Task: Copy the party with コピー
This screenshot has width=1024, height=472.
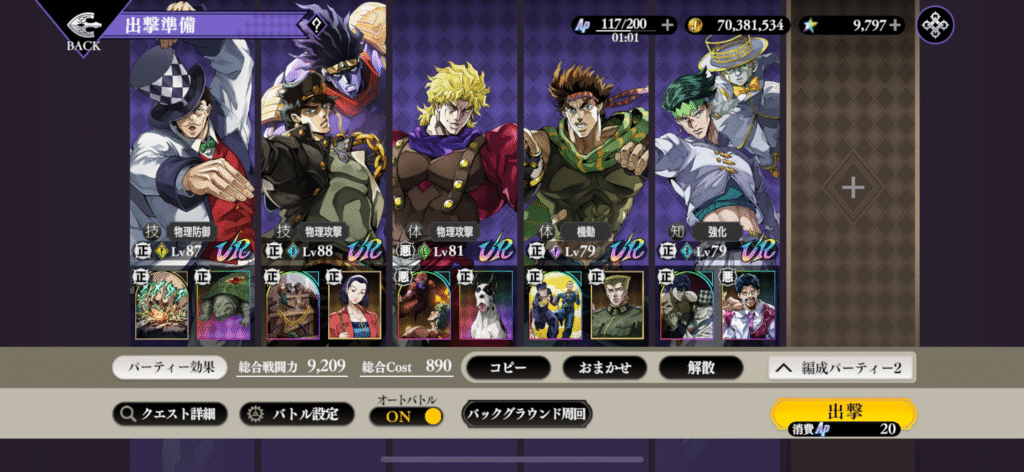Action: point(507,367)
